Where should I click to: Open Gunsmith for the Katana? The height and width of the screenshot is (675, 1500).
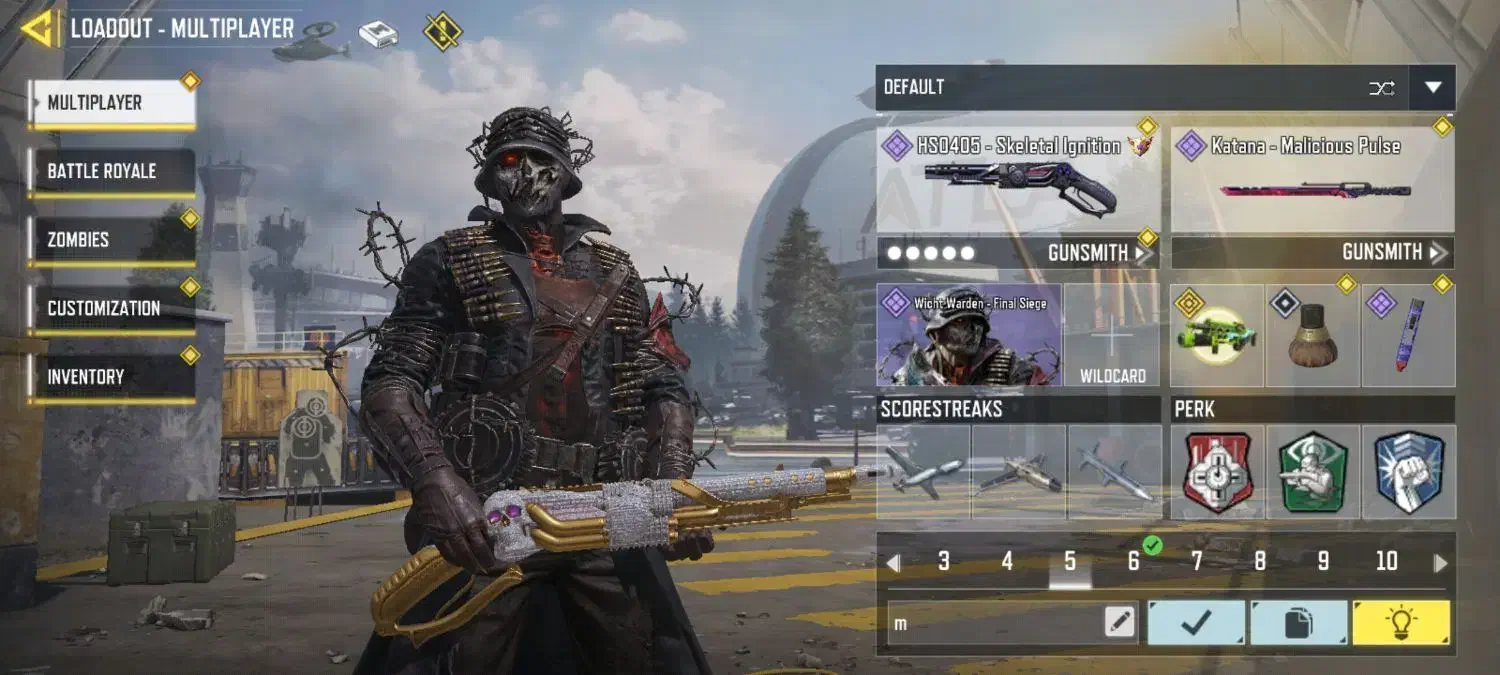pos(1392,253)
